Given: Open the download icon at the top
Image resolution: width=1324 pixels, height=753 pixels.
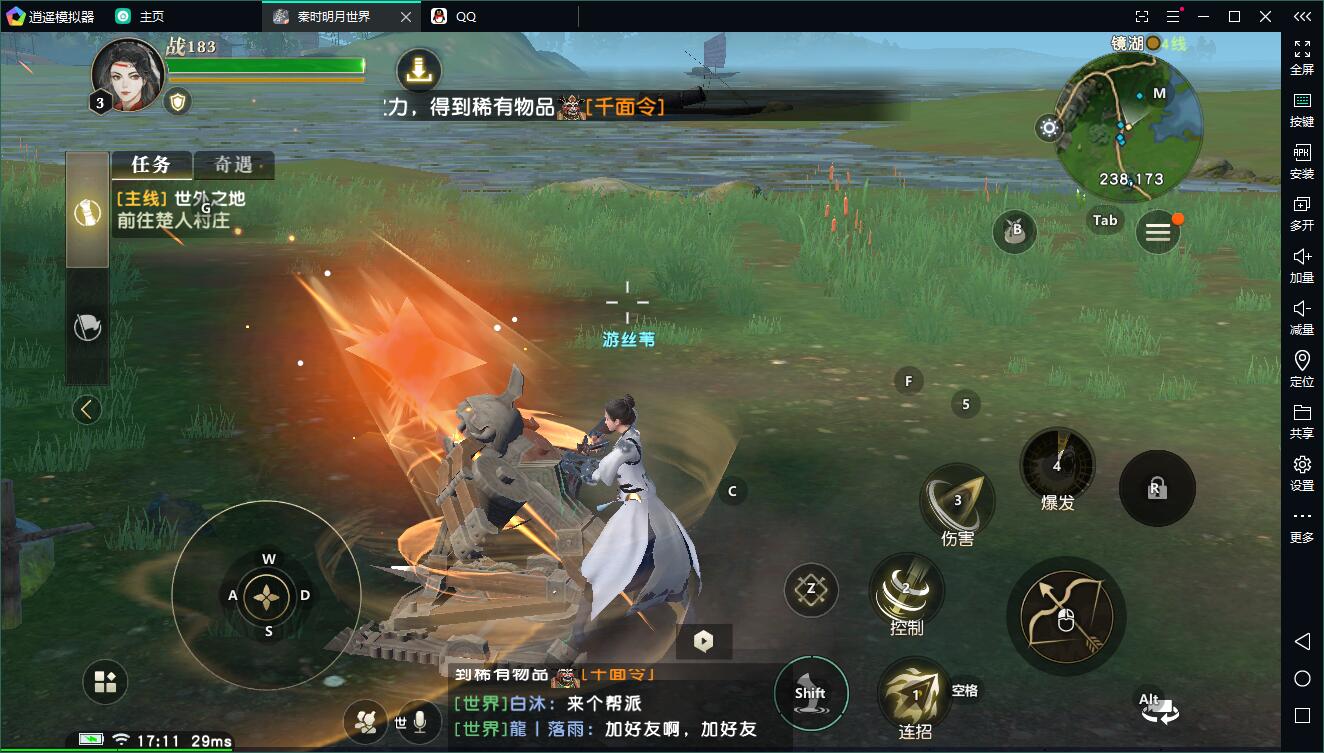Looking at the screenshot, I should point(419,70).
